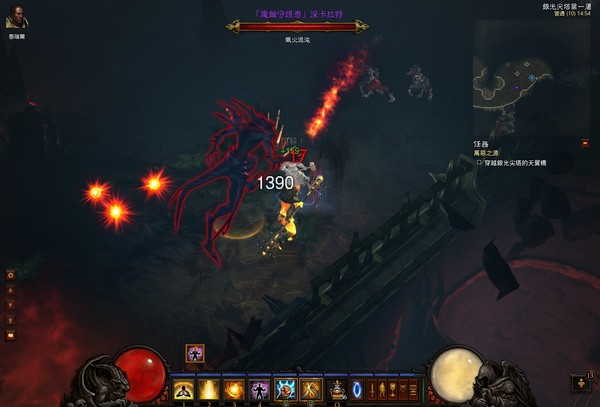
Task: Select the orange kick secondary attack skill
Action: (310, 388)
